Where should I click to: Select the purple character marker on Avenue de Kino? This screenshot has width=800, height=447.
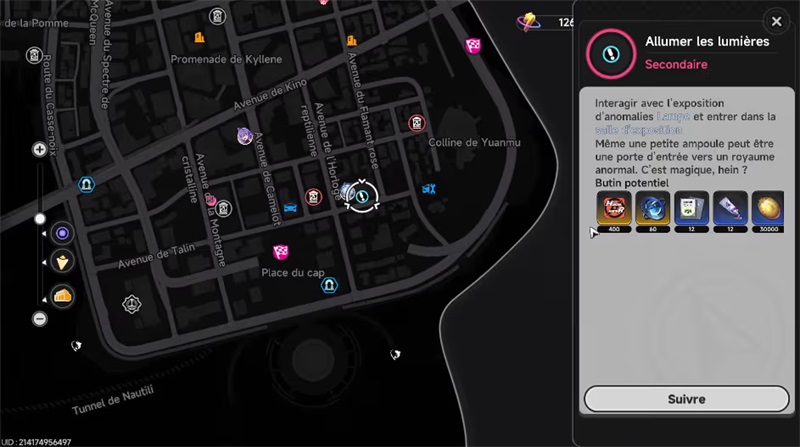click(x=245, y=135)
